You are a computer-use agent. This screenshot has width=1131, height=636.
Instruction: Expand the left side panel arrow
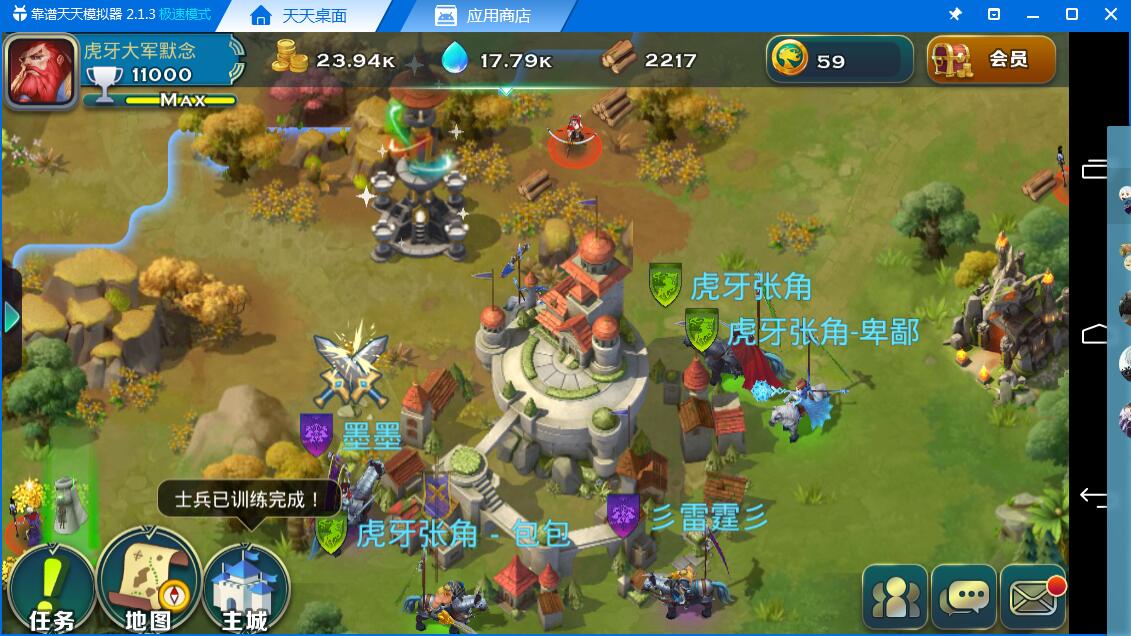(x=12, y=318)
